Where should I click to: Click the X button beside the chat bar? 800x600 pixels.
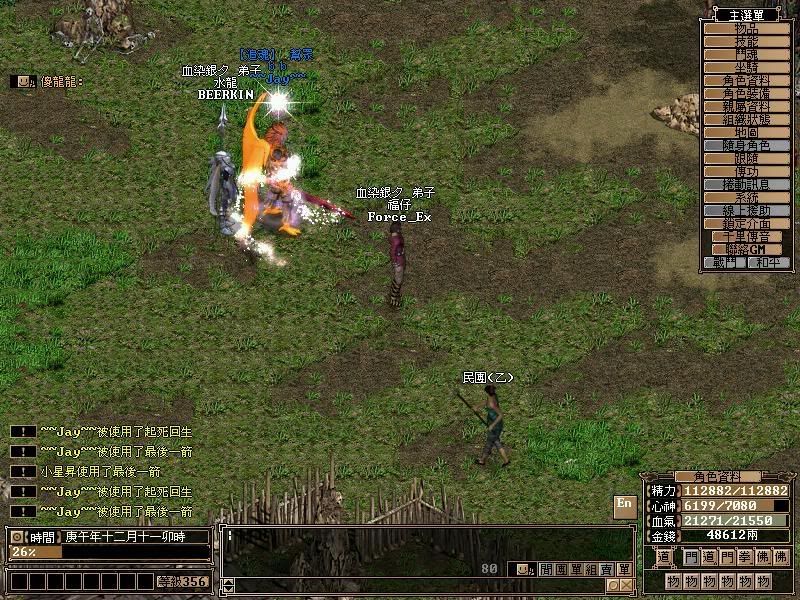pyautogui.click(x=626, y=585)
